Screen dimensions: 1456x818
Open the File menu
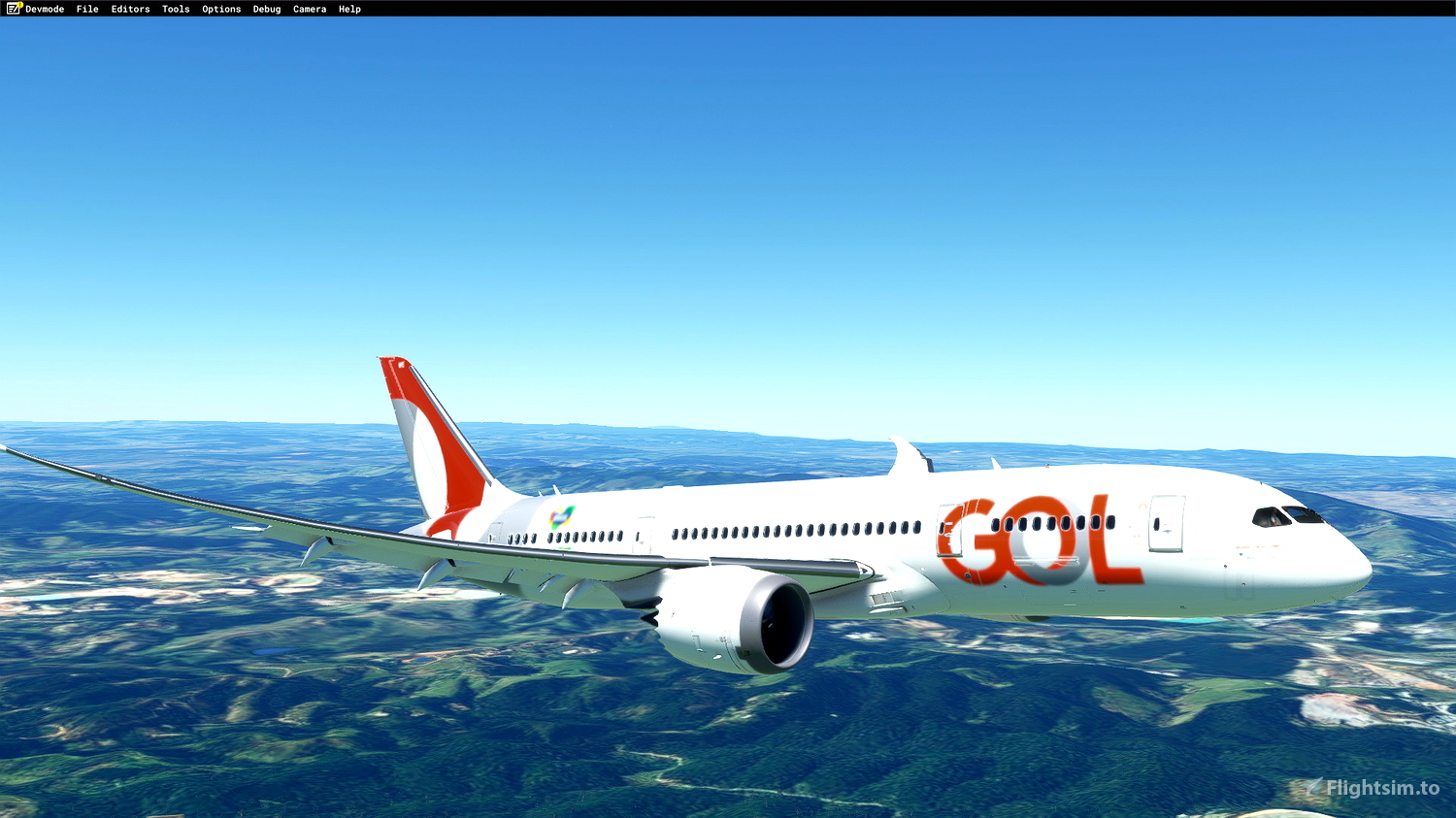(86, 9)
